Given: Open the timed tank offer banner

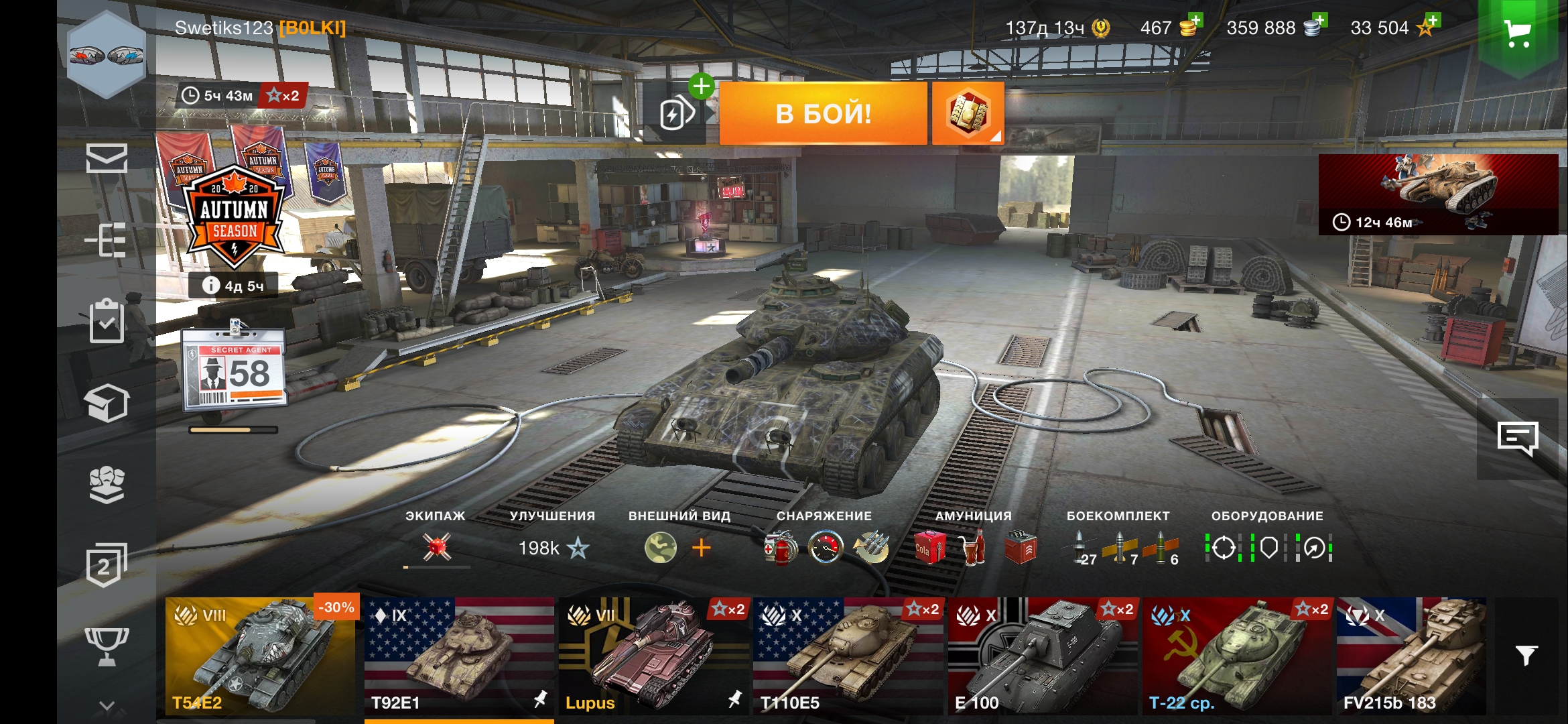Looking at the screenshot, I should pos(1438,194).
